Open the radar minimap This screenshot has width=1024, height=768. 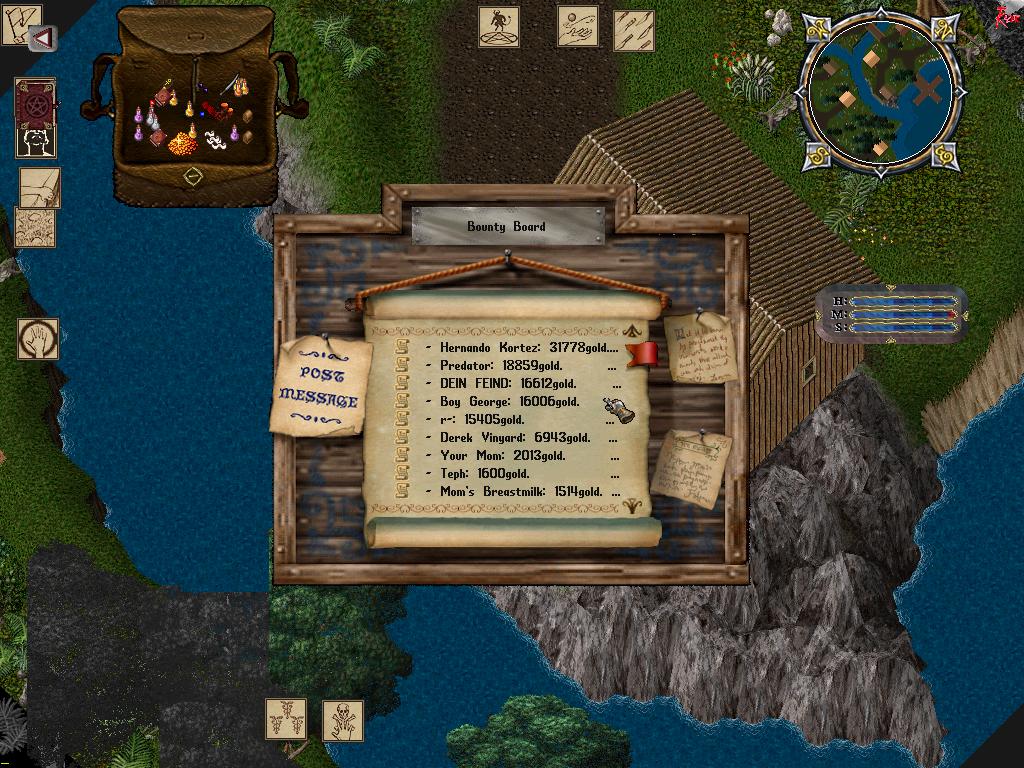click(880, 93)
